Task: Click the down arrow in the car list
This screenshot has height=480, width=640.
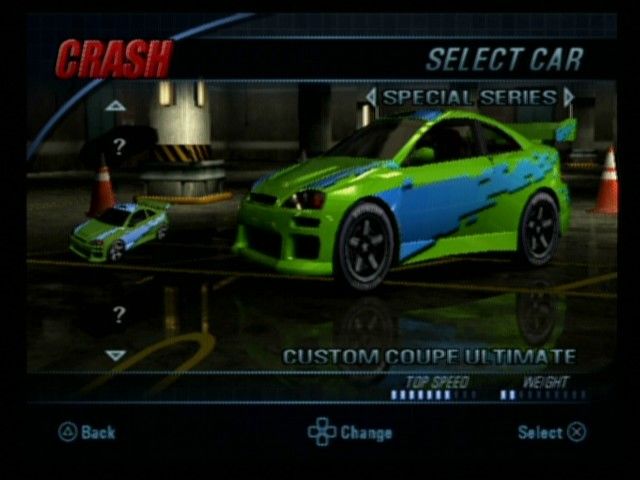Action: coord(116,355)
